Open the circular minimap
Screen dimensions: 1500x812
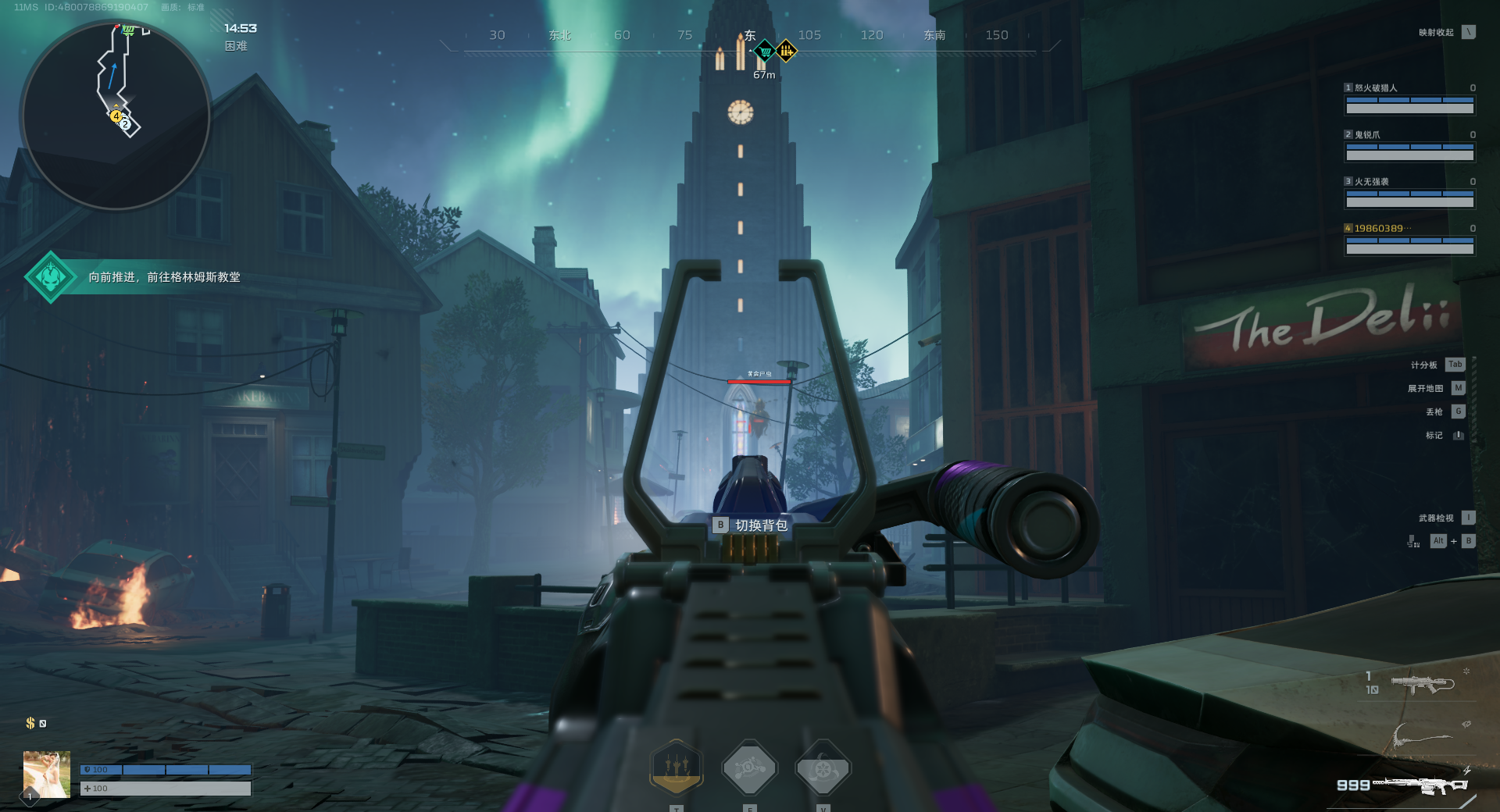pos(116,115)
